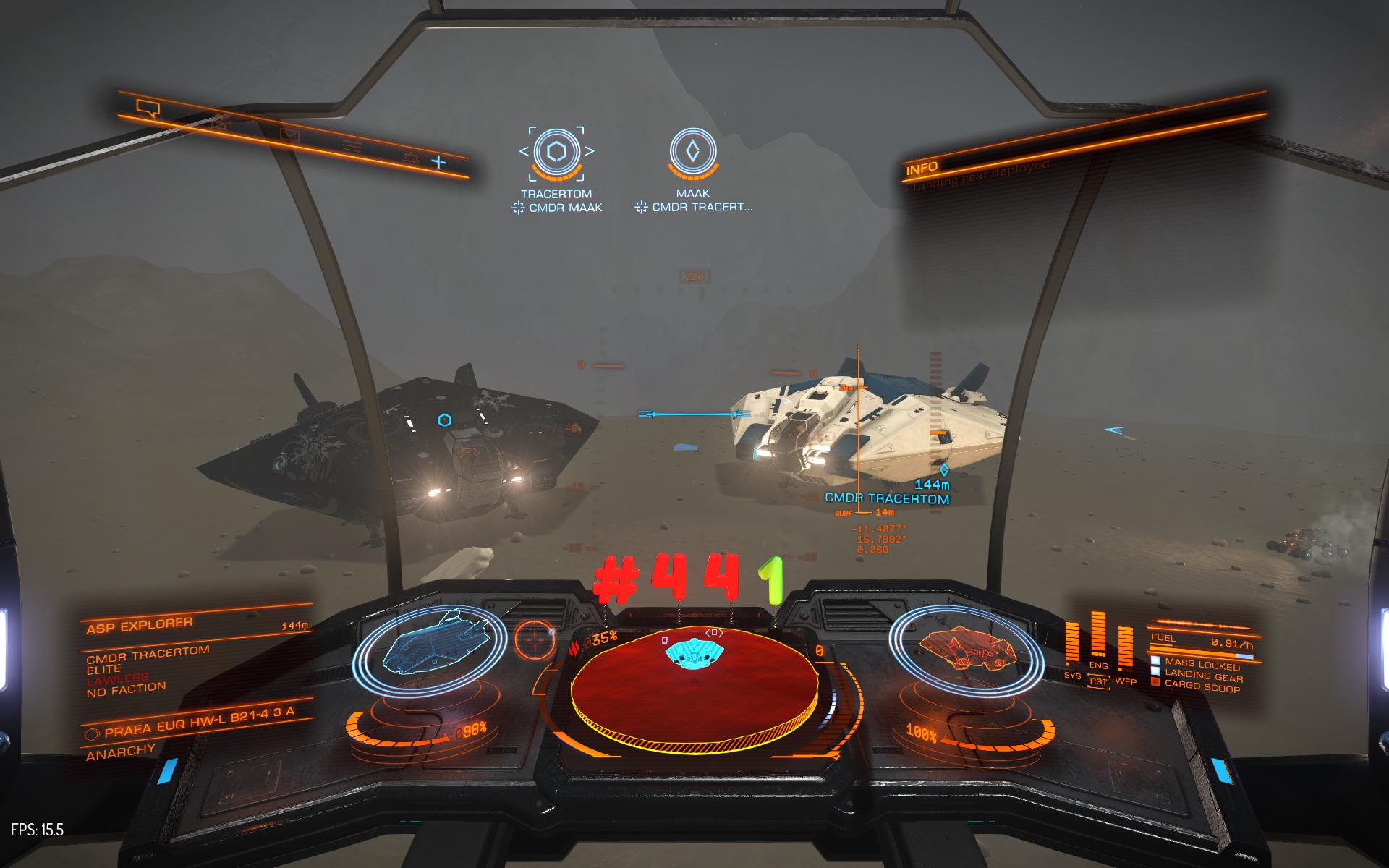Open the INFO panel header
Image resolution: width=1389 pixels, height=868 pixels.
click(x=922, y=169)
